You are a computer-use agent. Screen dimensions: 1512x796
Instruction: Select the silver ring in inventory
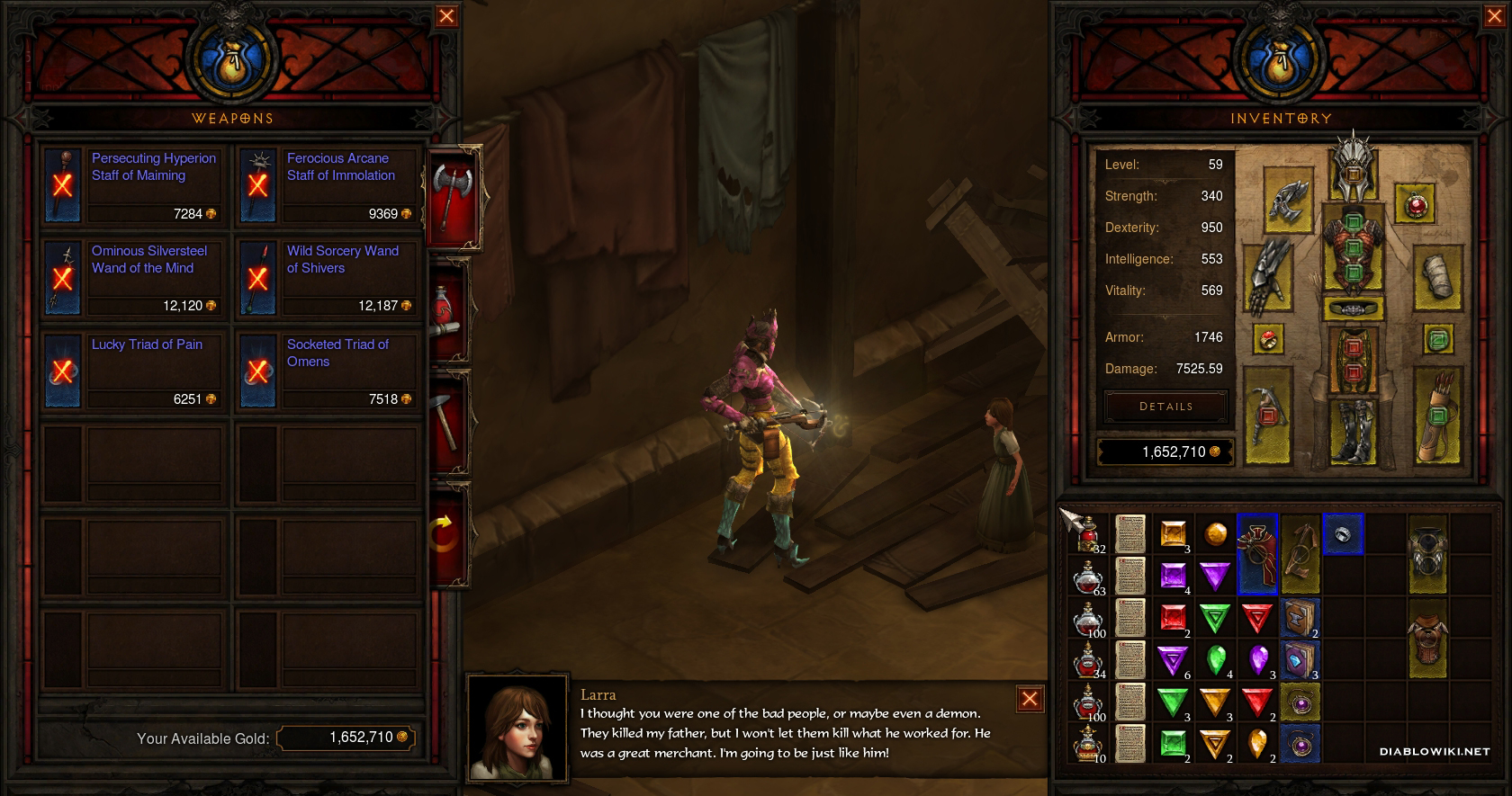tap(1342, 534)
